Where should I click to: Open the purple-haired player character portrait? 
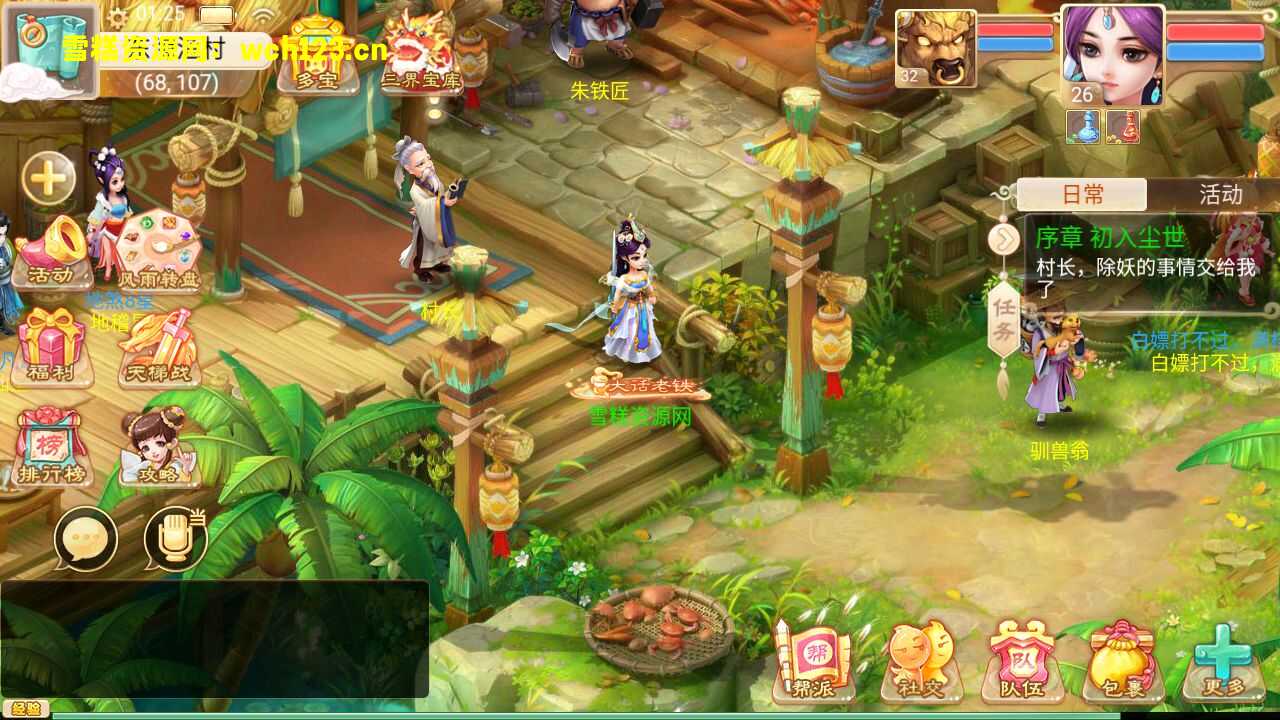coord(1112,55)
